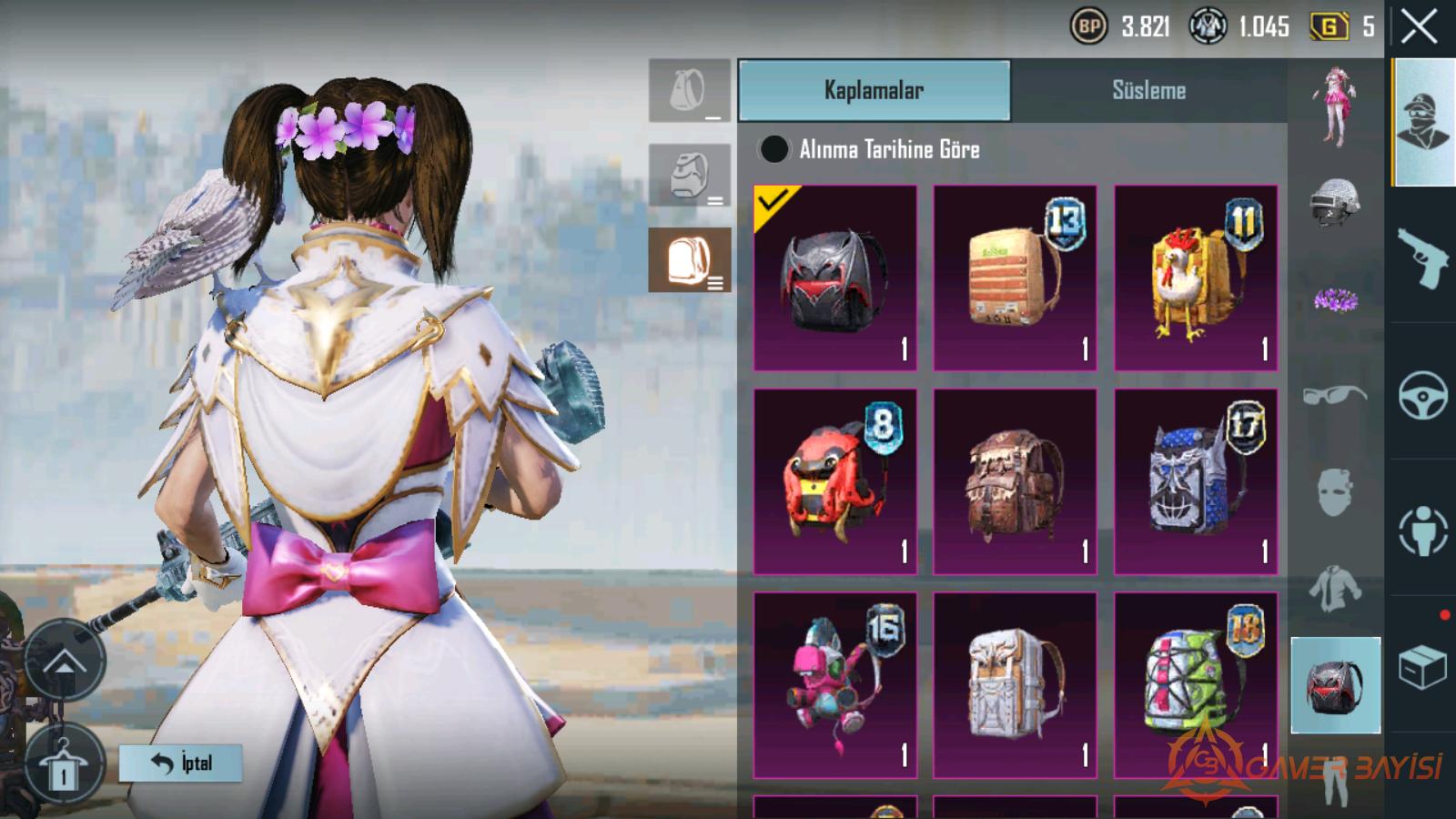1456x819 pixels.
Task: Open the crate box section
Action: (1422, 667)
